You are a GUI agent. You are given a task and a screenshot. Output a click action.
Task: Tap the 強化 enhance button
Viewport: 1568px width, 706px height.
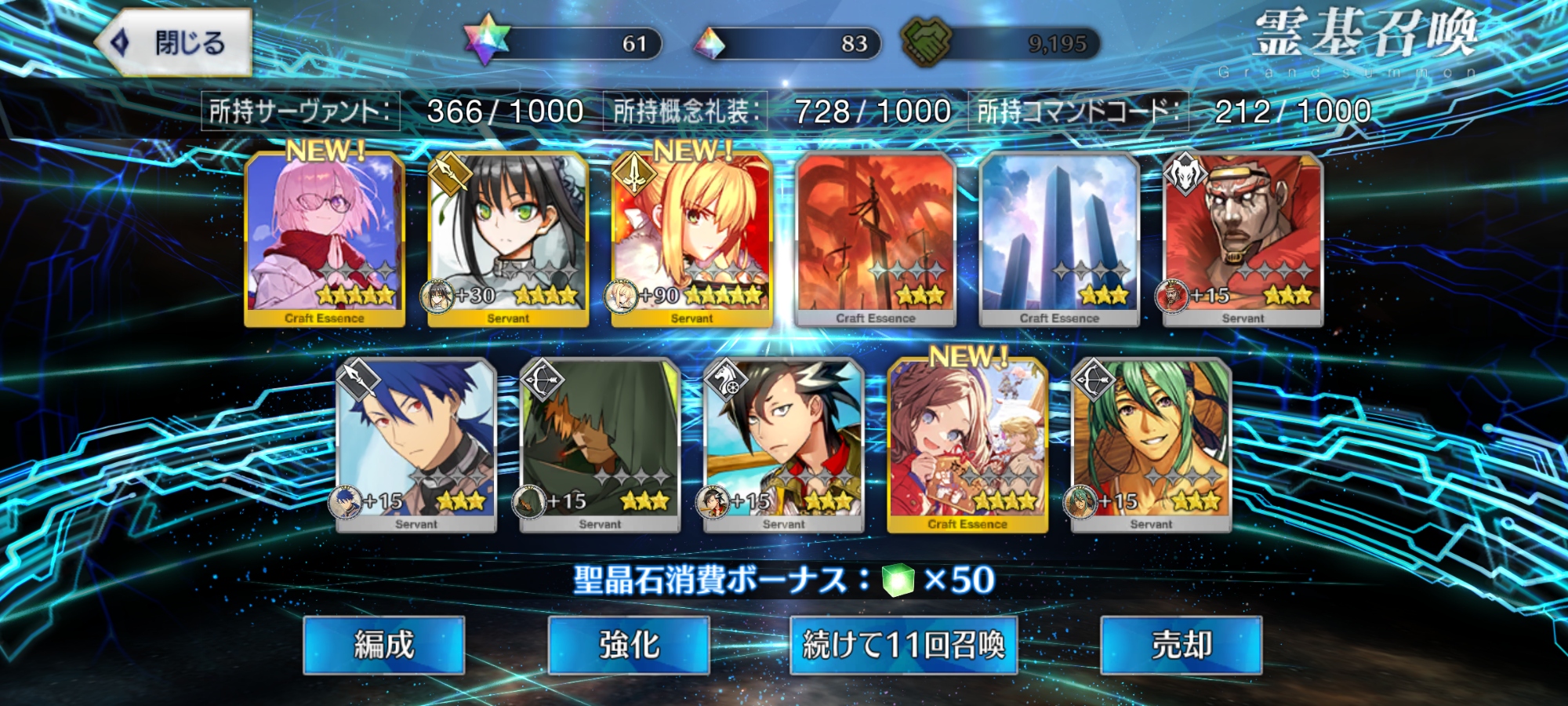(629, 645)
